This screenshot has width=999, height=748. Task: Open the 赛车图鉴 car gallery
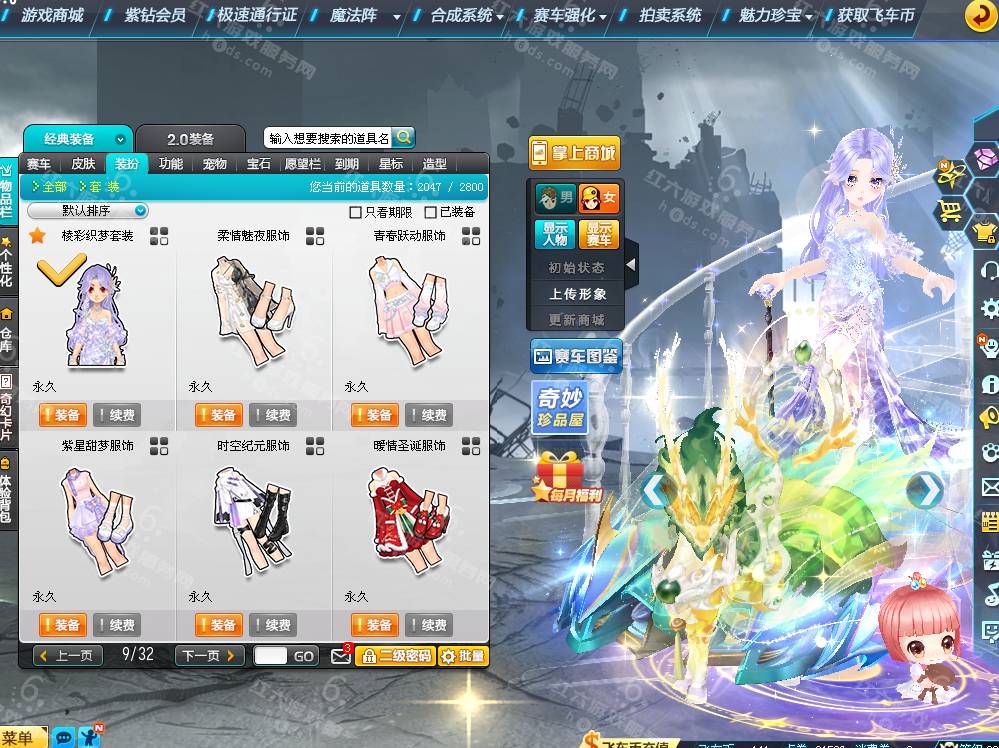point(576,356)
